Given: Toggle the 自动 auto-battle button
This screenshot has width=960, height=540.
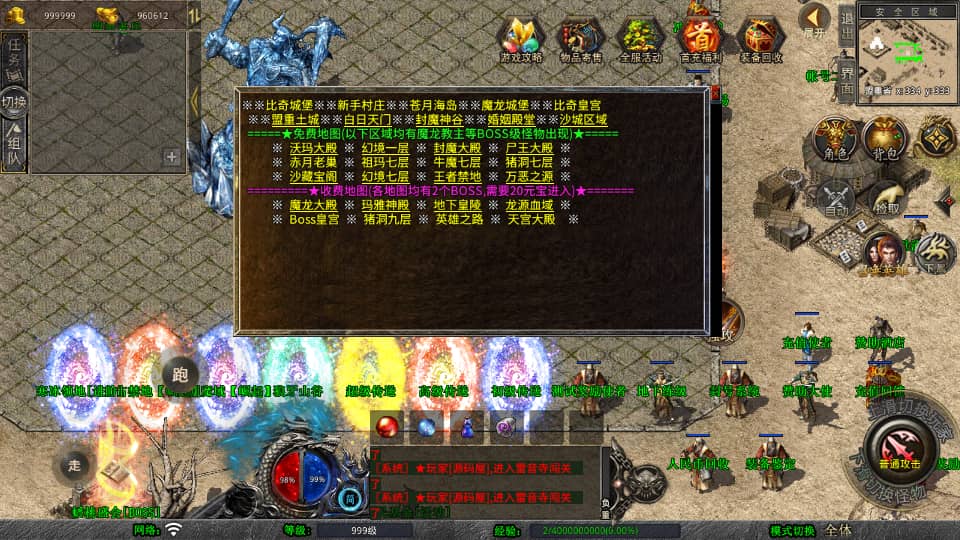Looking at the screenshot, I should click(x=835, y=200).
